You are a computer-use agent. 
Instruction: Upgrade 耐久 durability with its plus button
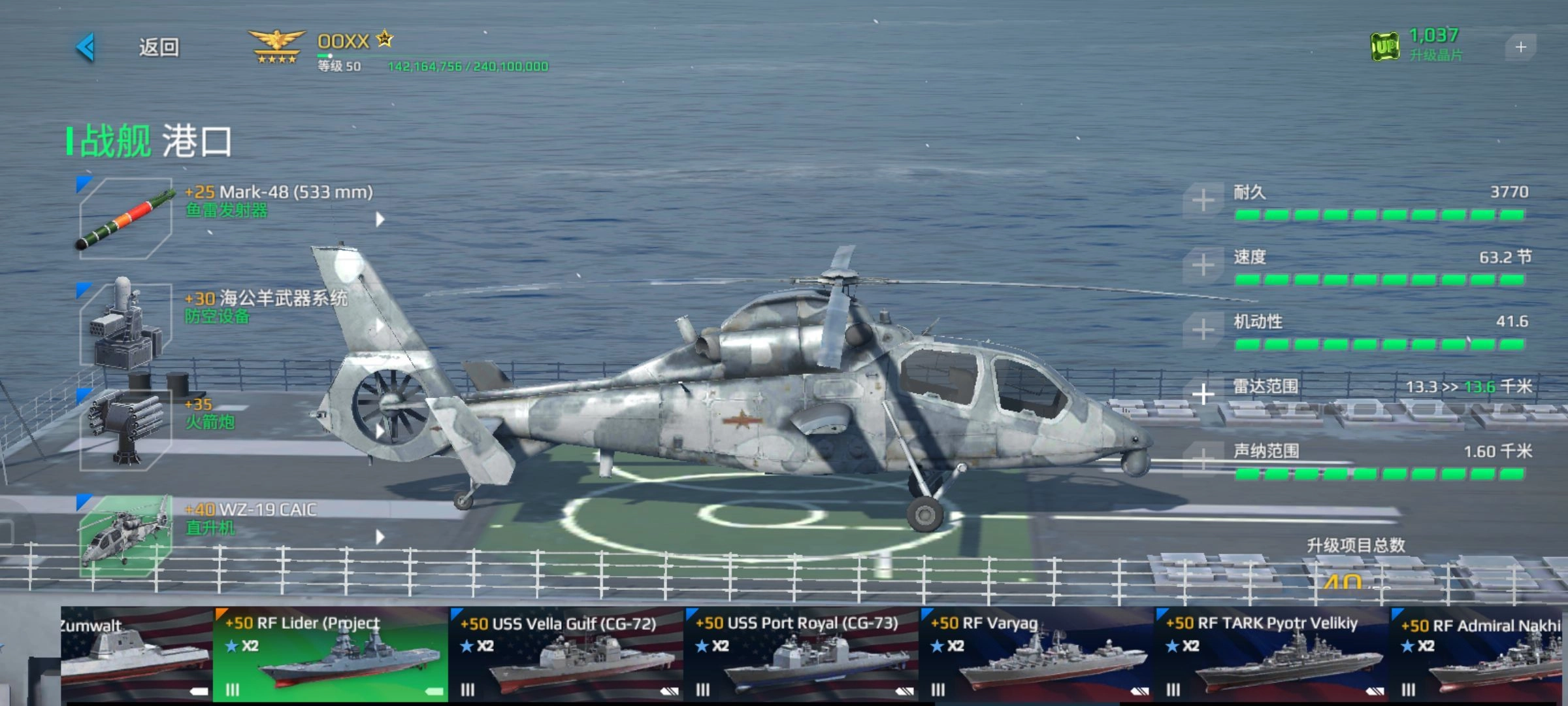coord(1203,201)
